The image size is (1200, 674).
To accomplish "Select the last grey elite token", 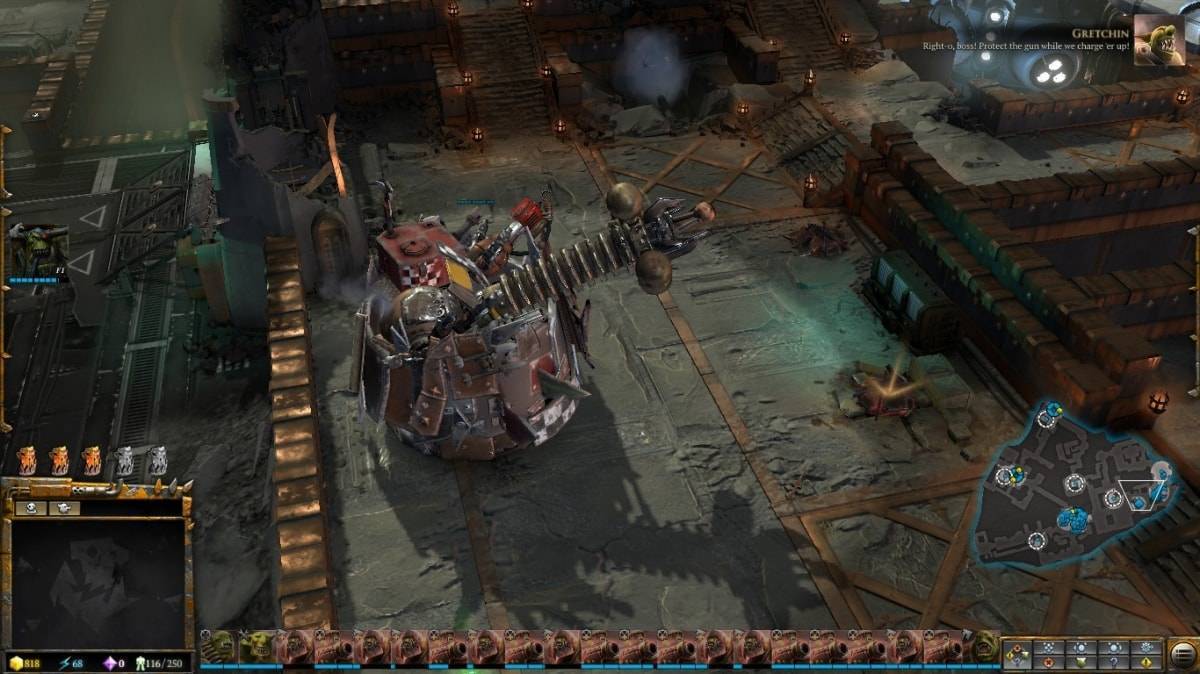I will pos(158,460).
